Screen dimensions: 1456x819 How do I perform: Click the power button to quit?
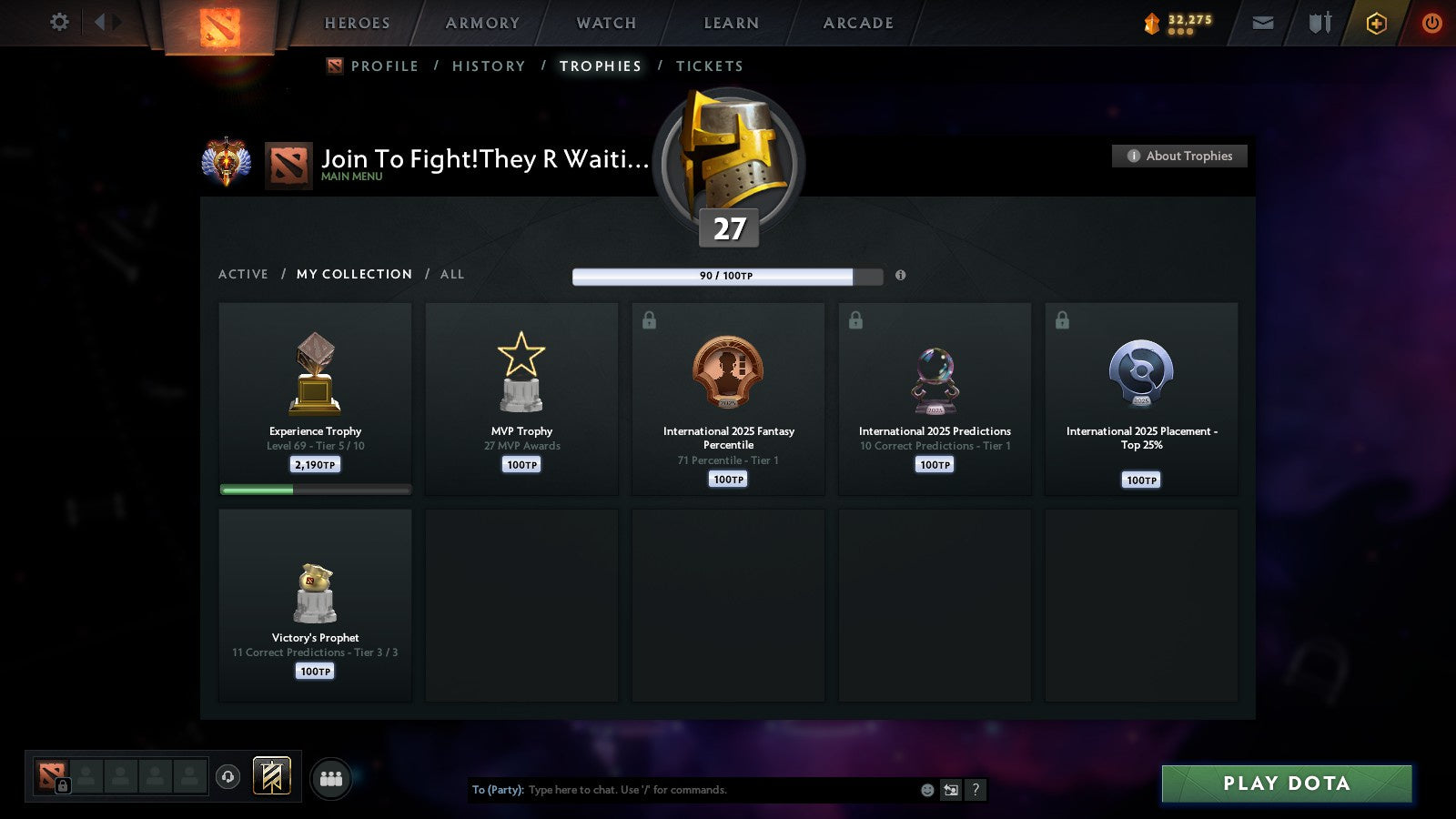pyautogui.click(x=1431, y=22)
